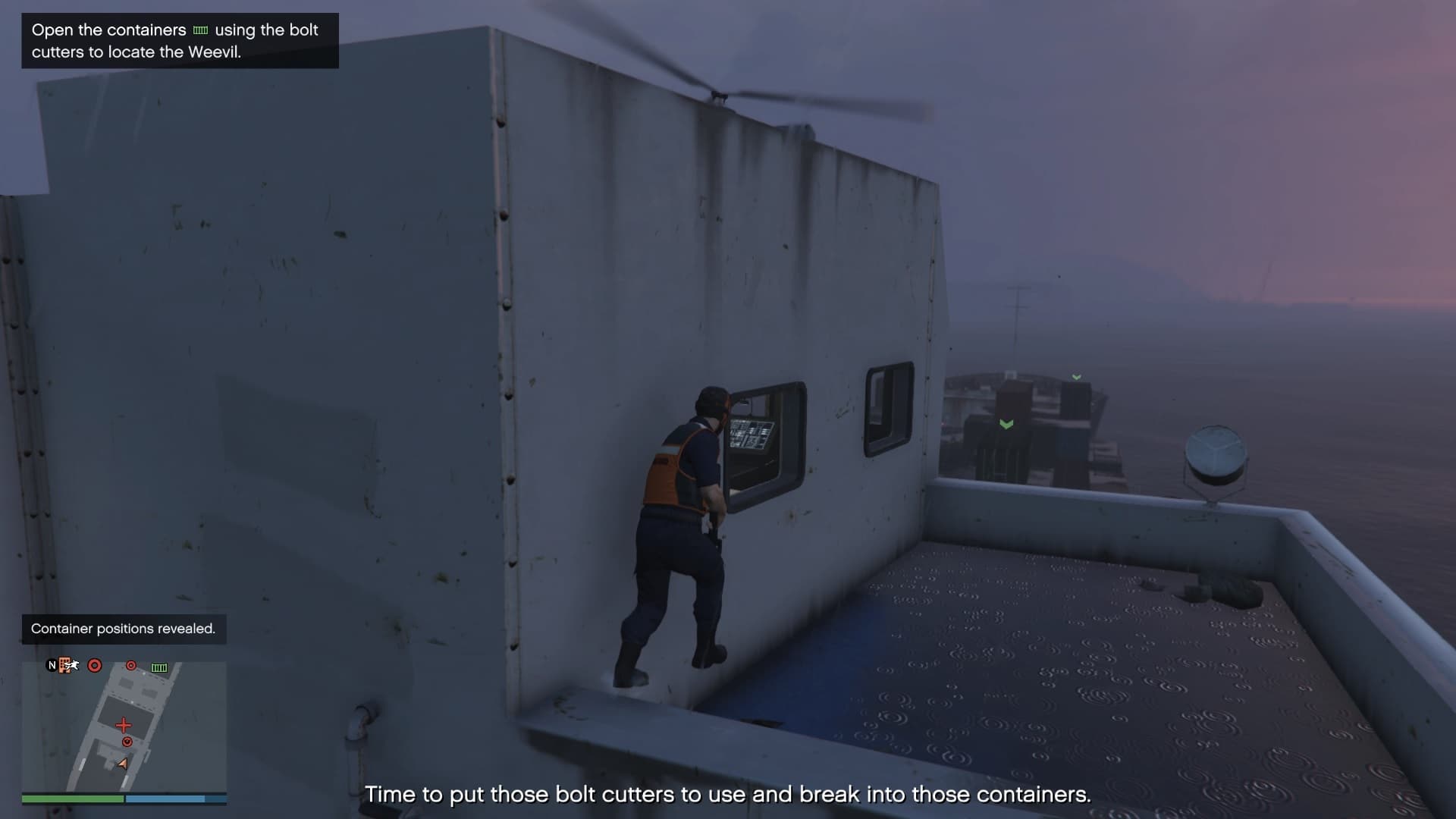
Task: Click the north compass N icon
Action: point(52,665)
